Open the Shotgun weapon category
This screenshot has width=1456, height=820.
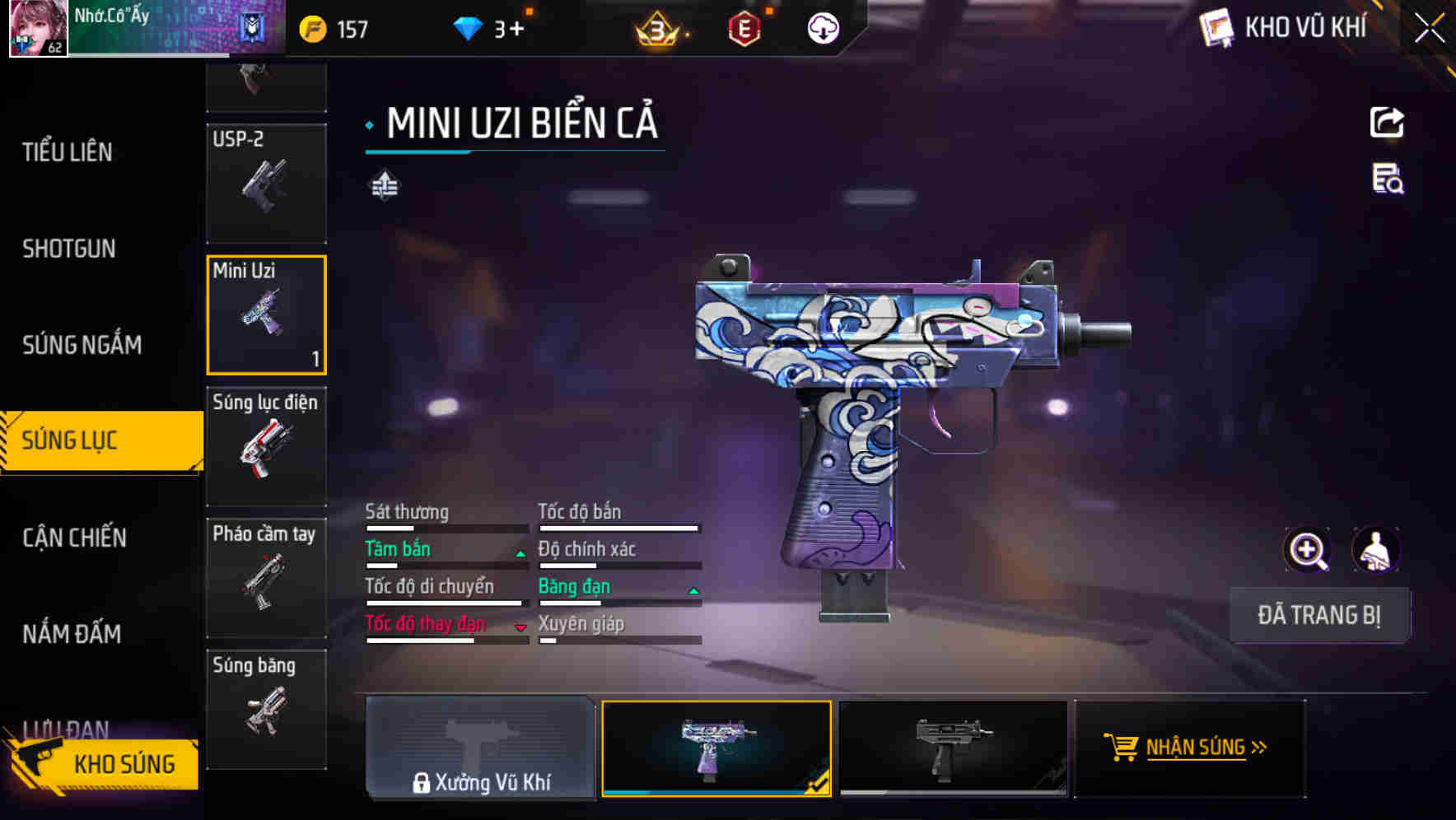click(69, 249)
